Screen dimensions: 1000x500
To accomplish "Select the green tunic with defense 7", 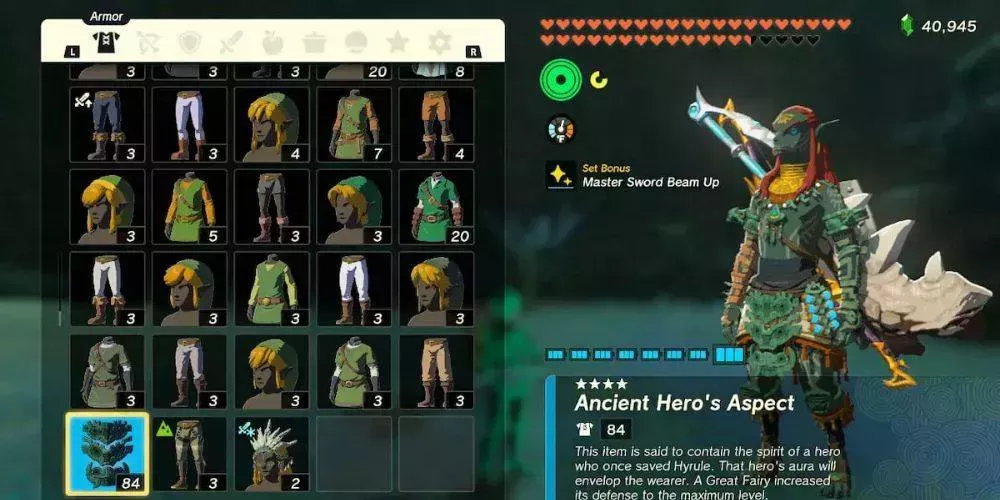I will point(354,124).
